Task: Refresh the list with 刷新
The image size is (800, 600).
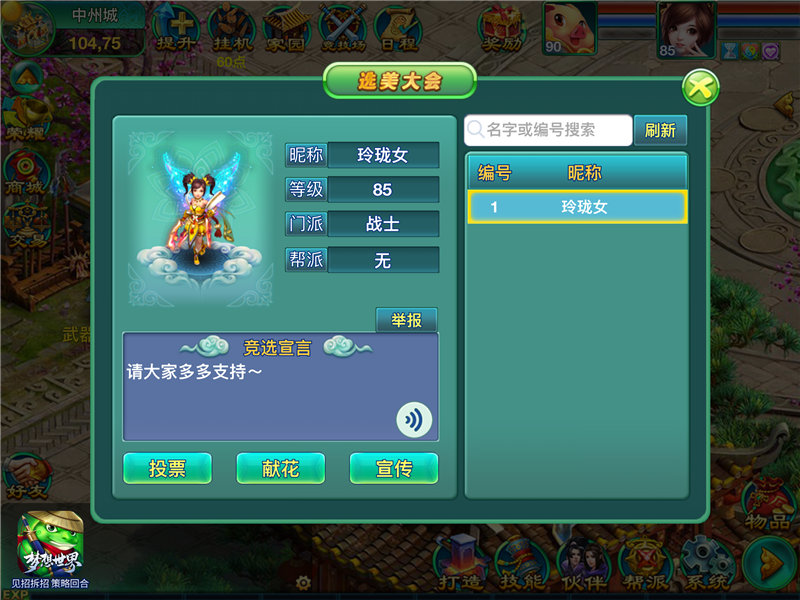Action: click(x=660, y=131)
